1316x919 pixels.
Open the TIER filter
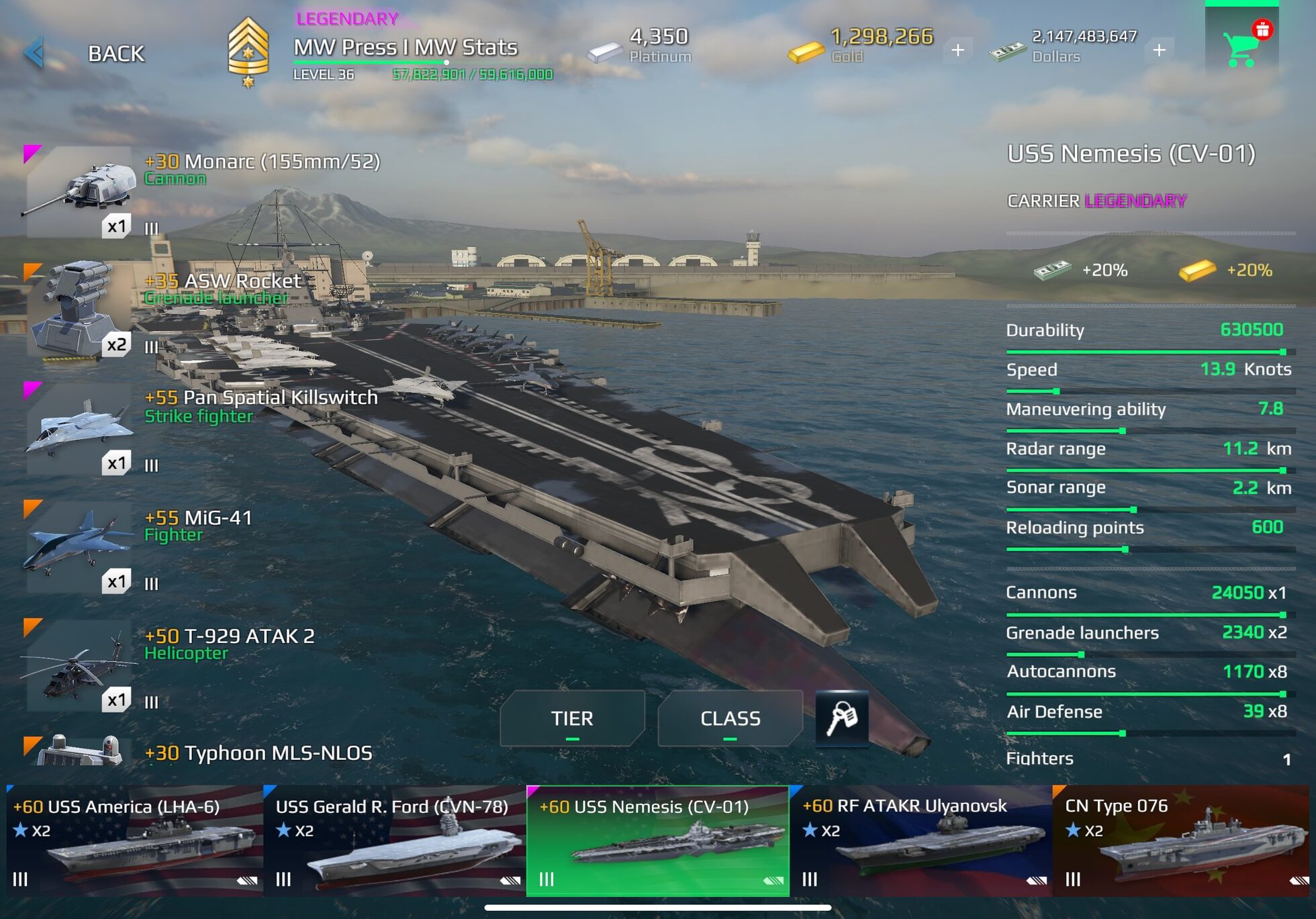pyautogui.click(x=572, y=718)
